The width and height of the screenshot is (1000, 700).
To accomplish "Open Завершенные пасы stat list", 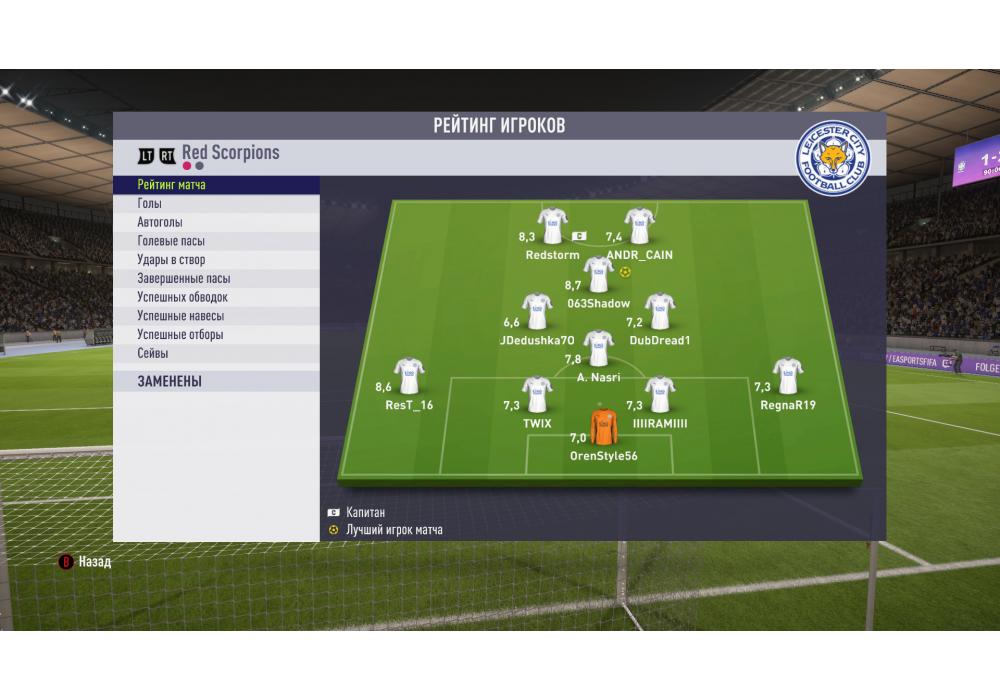I will (x=216, y=279).
